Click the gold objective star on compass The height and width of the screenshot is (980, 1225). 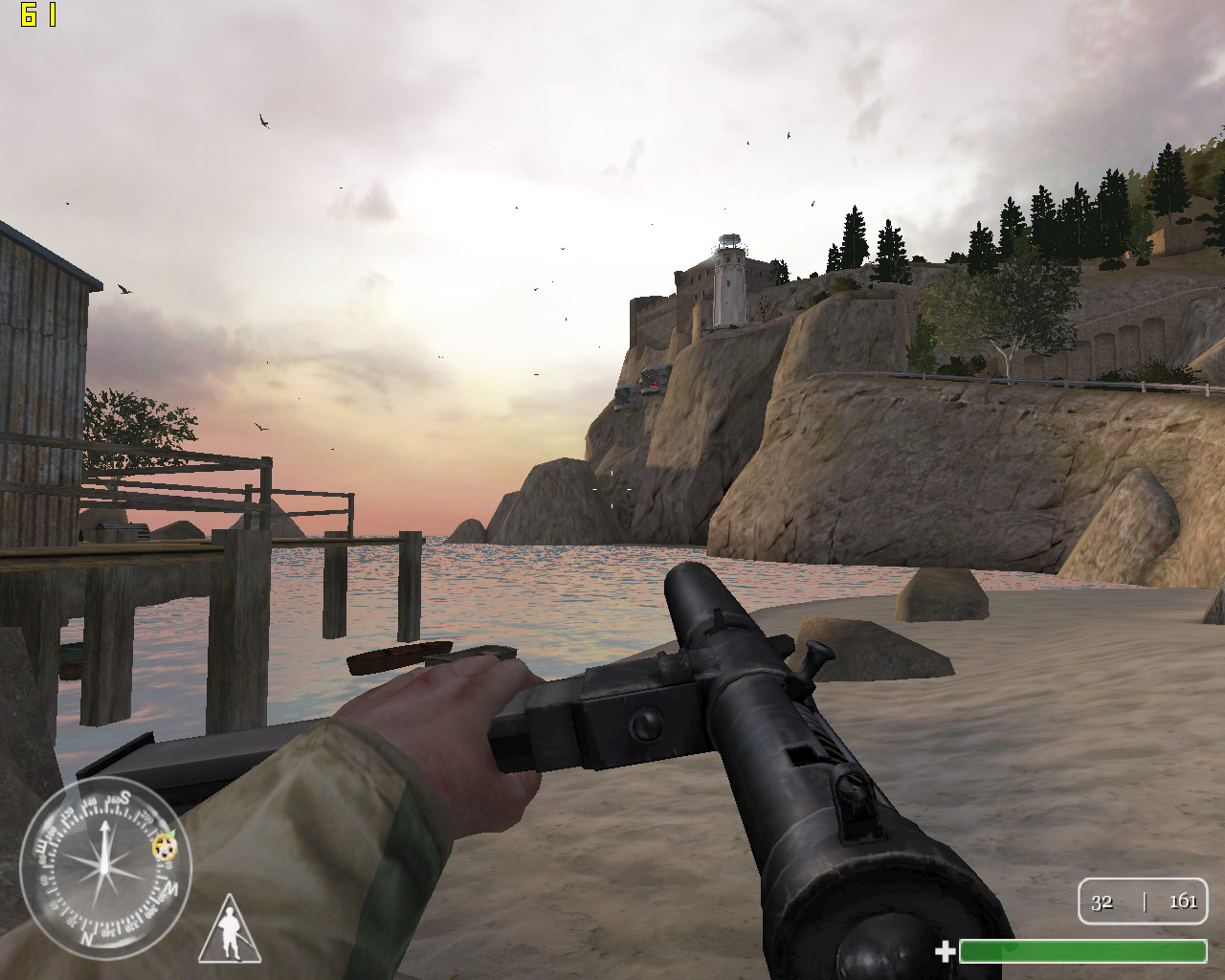(x=165, y=846)
